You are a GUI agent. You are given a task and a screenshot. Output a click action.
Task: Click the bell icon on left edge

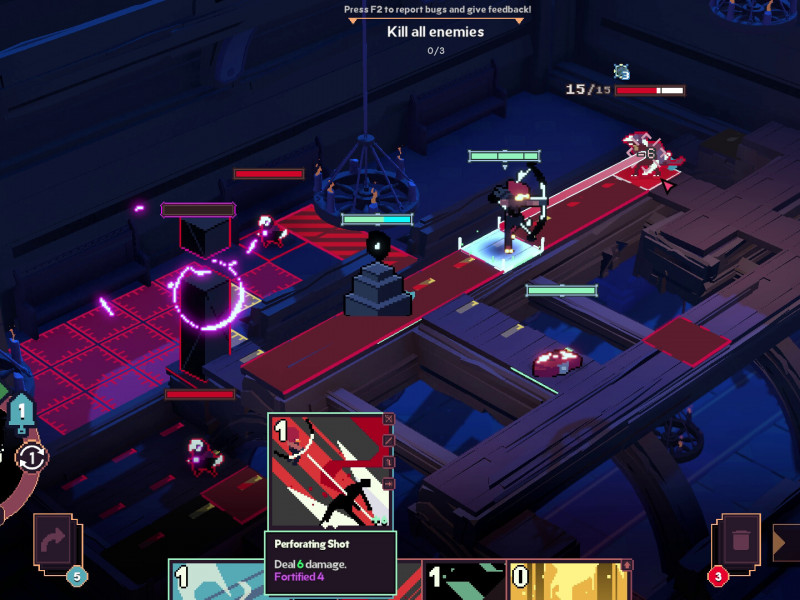pyautogui.click(x=22, y=411)
